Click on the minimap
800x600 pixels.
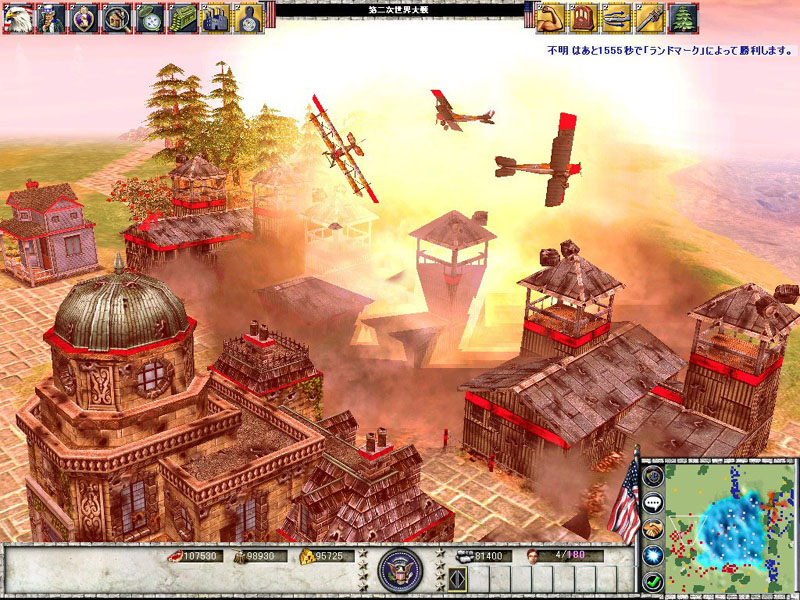728,526
